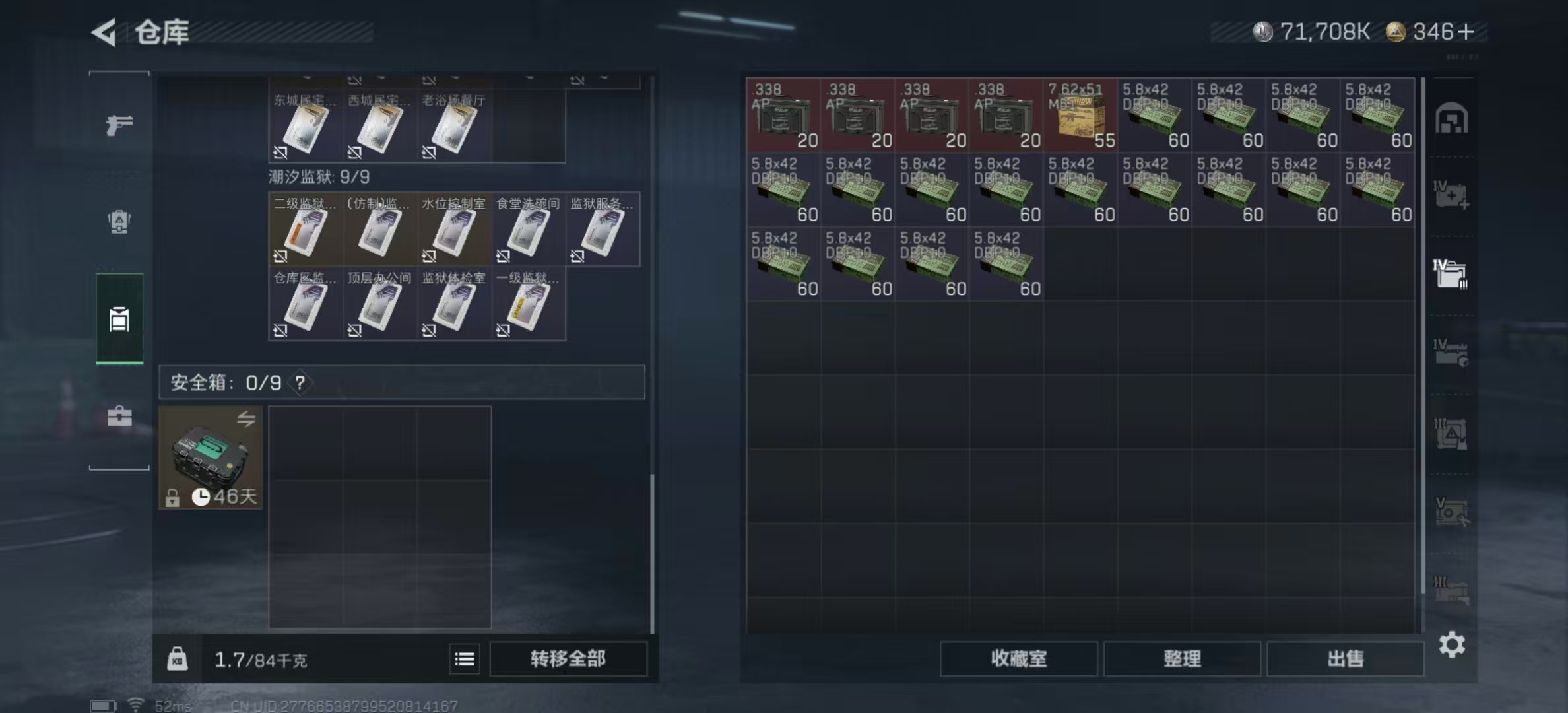Select the 二级监狱 keycard thumbnail

pos(306,231)
